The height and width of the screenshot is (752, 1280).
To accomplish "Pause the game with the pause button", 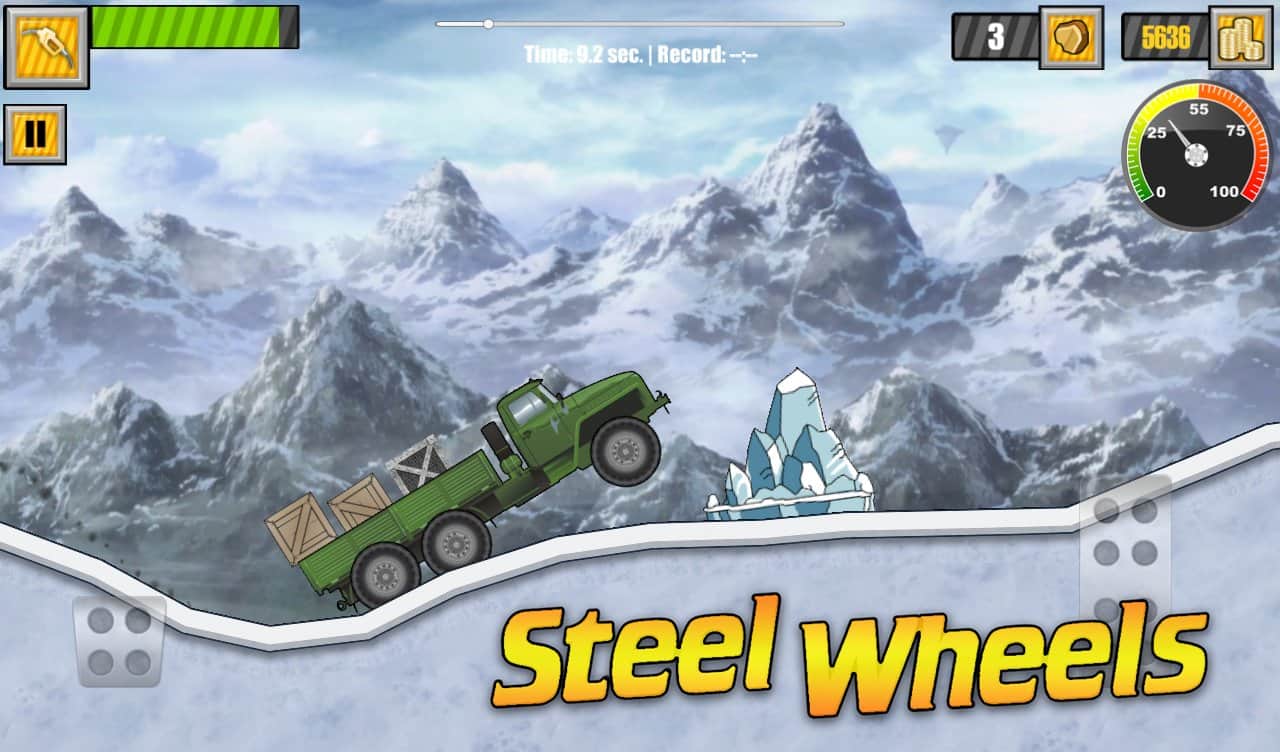I will 35,134.
